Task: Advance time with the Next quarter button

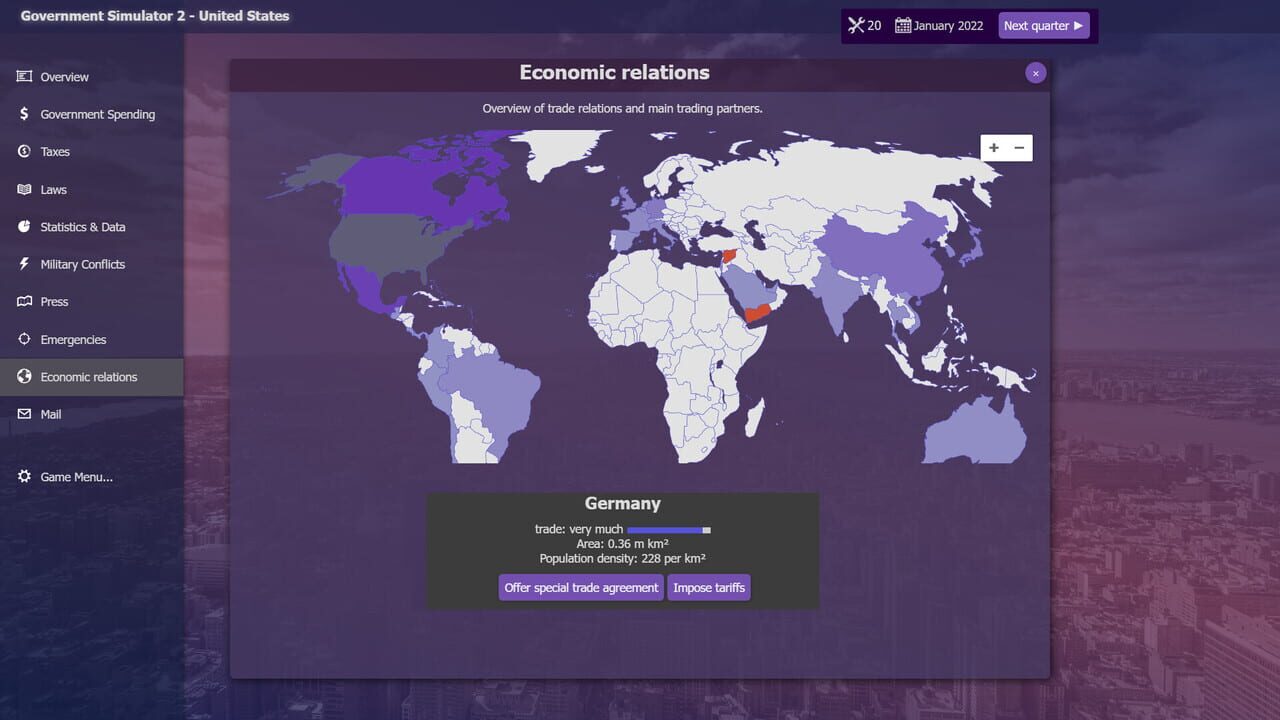Action: tap(1044, 25)
